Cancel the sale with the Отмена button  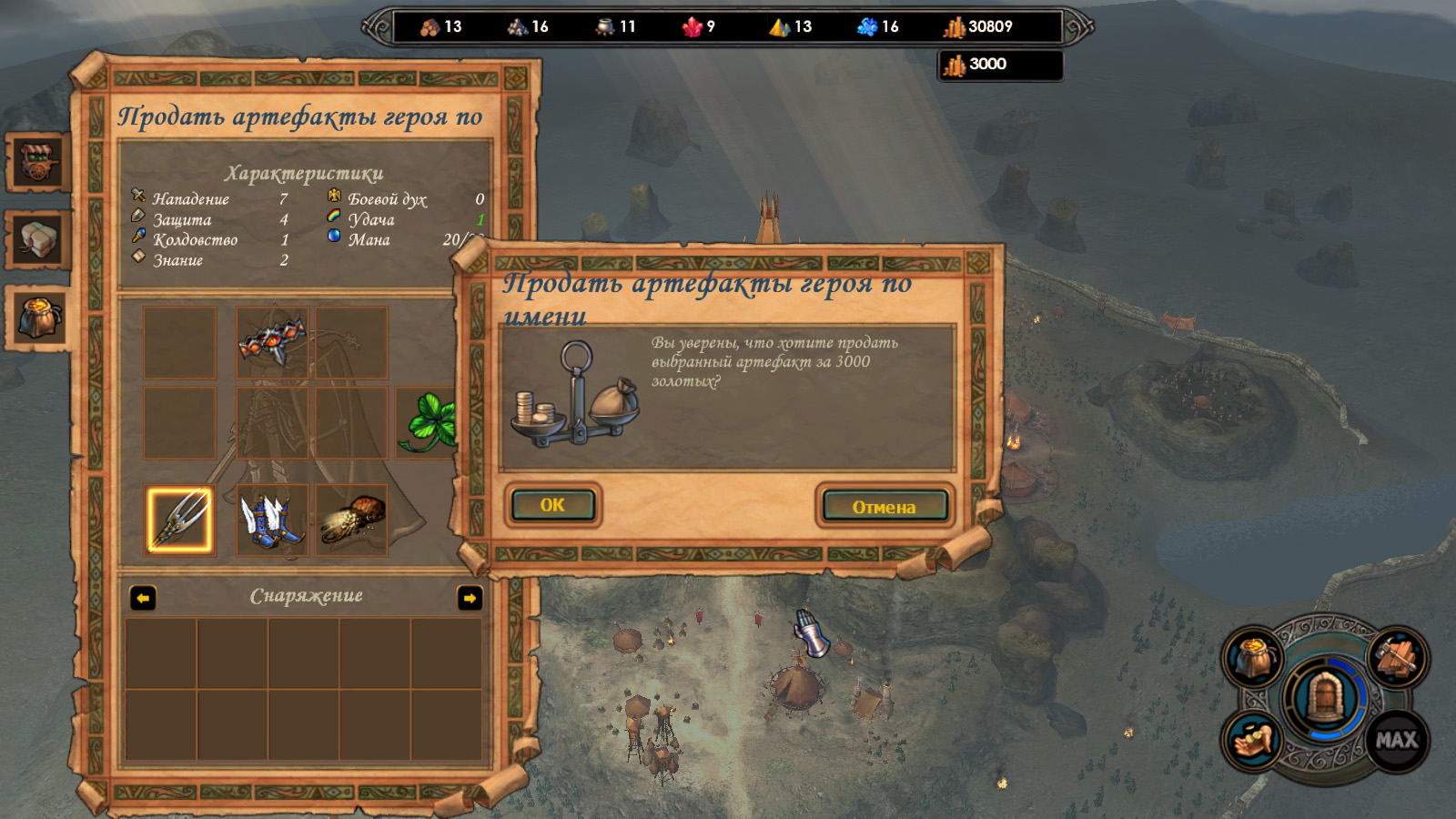(x=884, y=506)
